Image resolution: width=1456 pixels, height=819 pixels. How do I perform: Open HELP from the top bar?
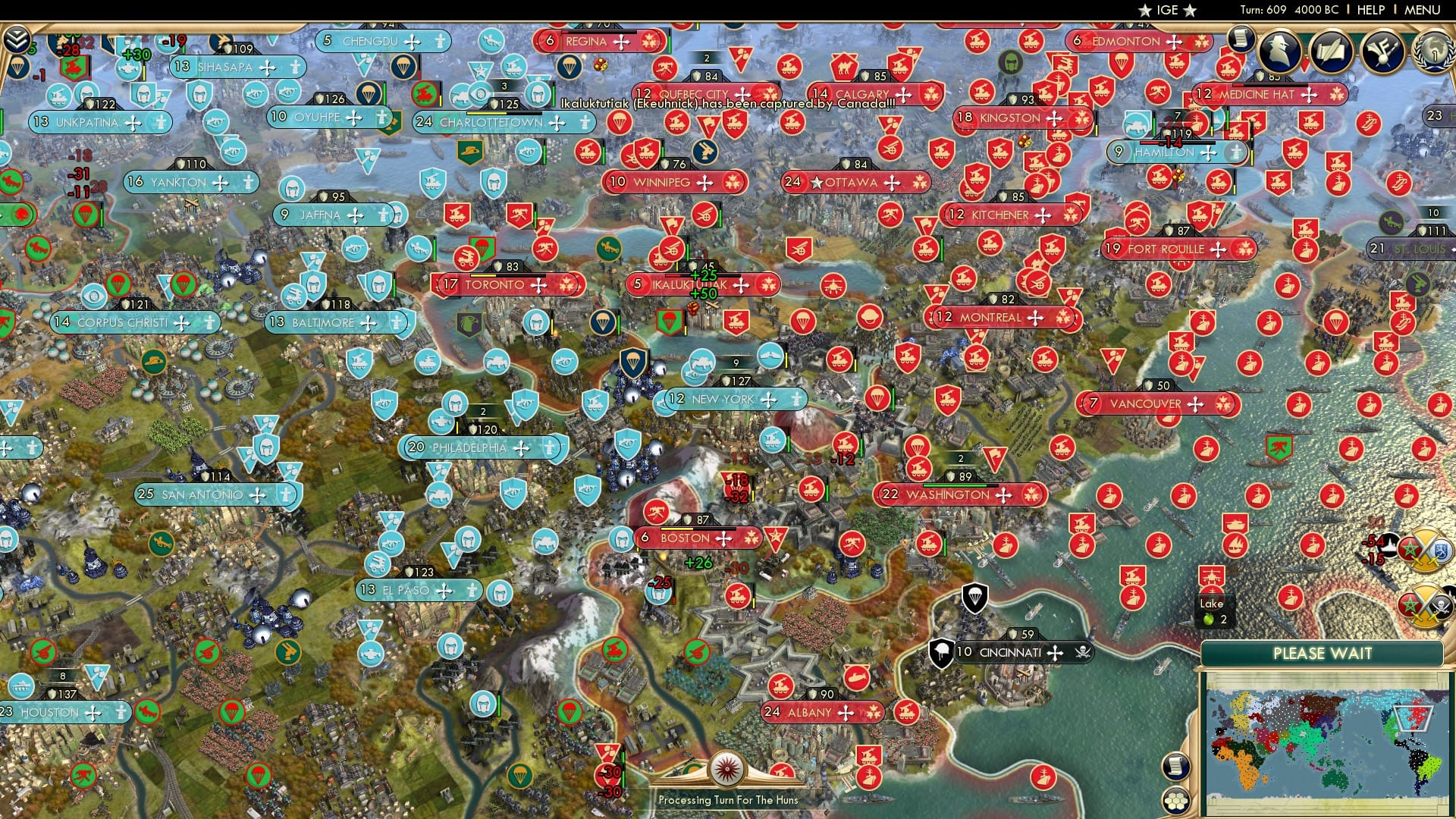pos(1369,10)
